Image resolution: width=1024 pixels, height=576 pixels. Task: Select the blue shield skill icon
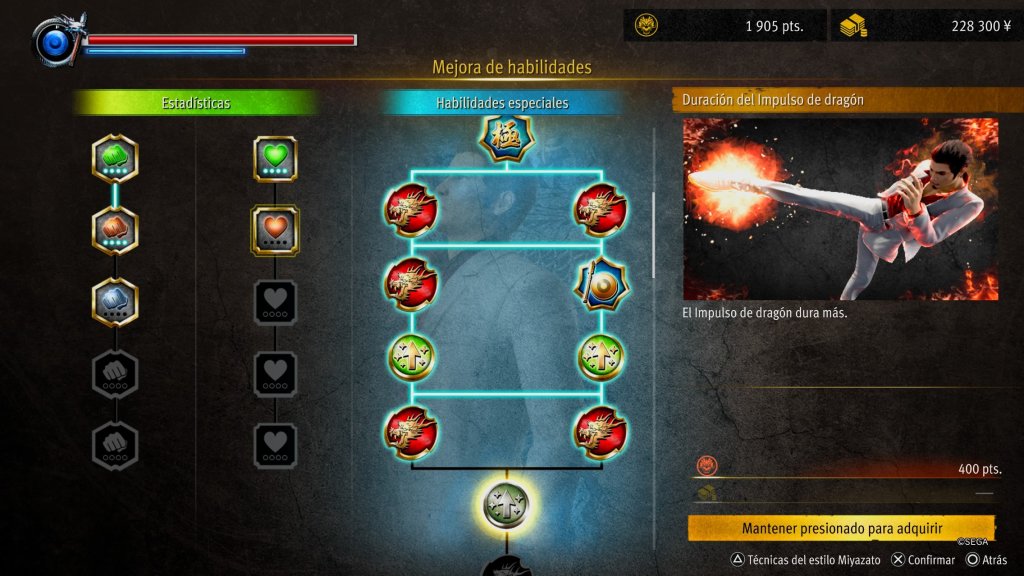pos(600,284)
